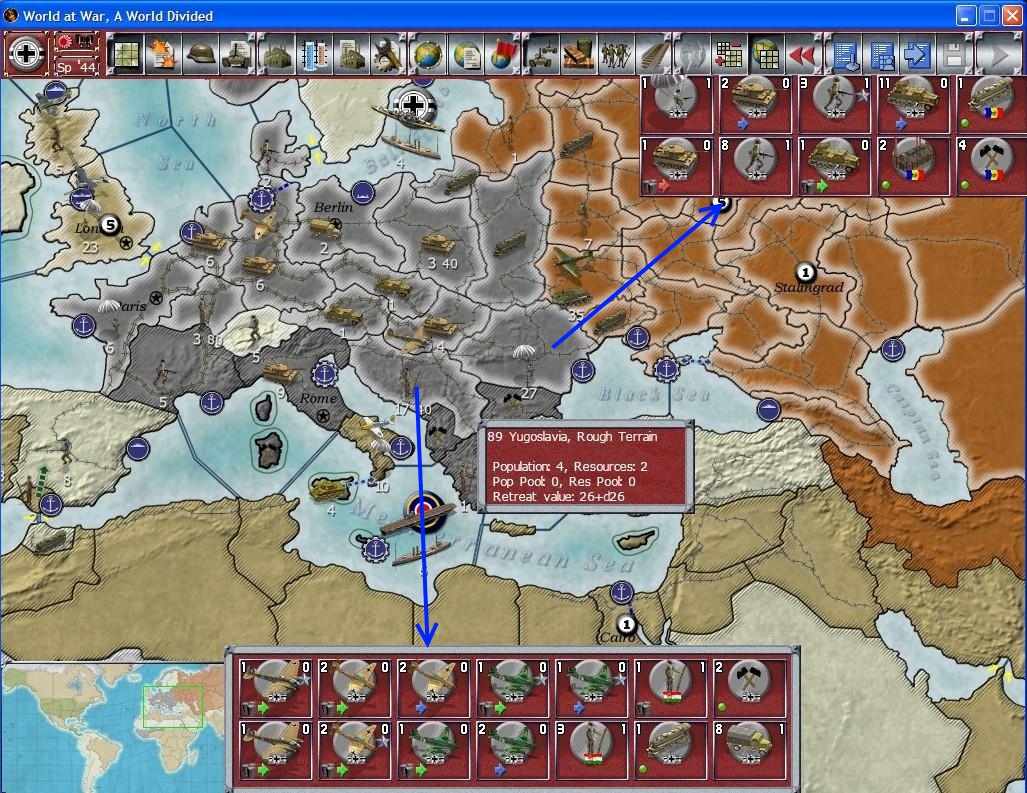
Task: Click the red double-arrow rewind button
Action: 803,53
